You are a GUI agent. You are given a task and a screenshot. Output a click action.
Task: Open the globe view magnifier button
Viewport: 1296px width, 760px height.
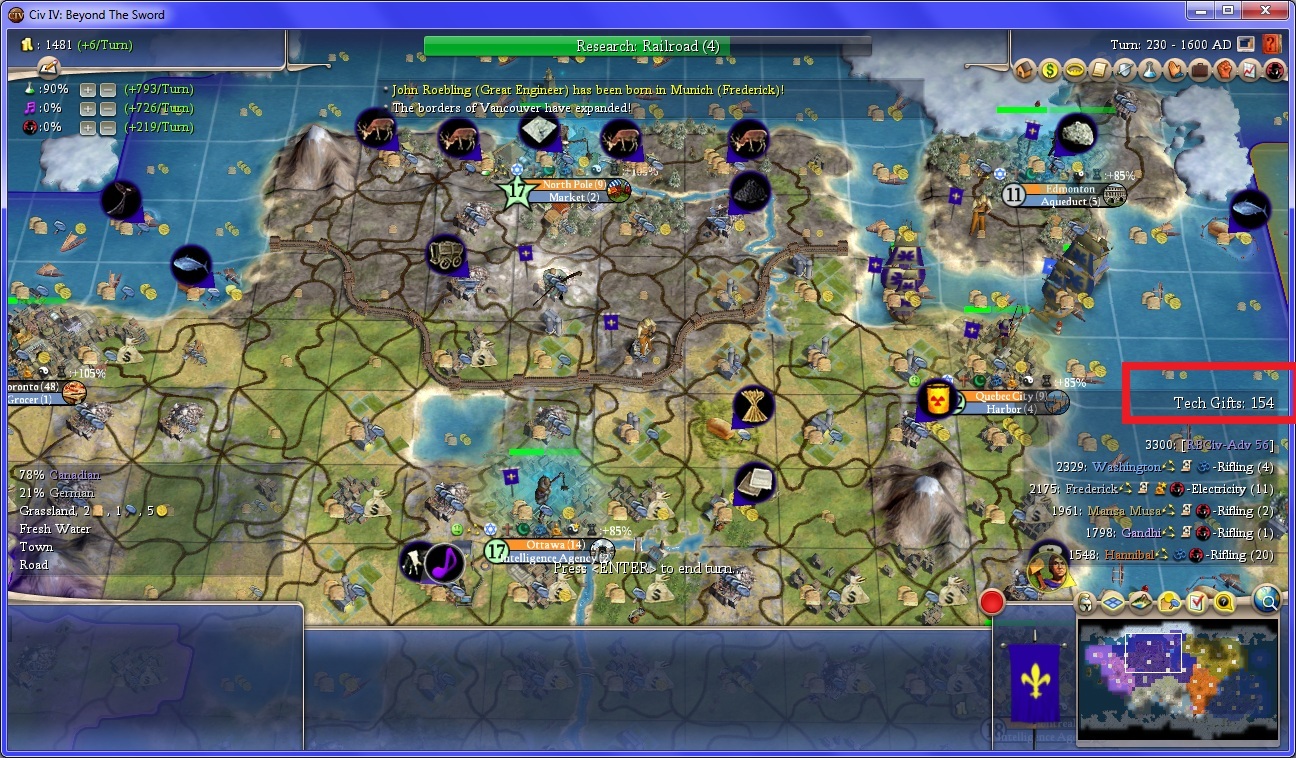point(1266,599)
